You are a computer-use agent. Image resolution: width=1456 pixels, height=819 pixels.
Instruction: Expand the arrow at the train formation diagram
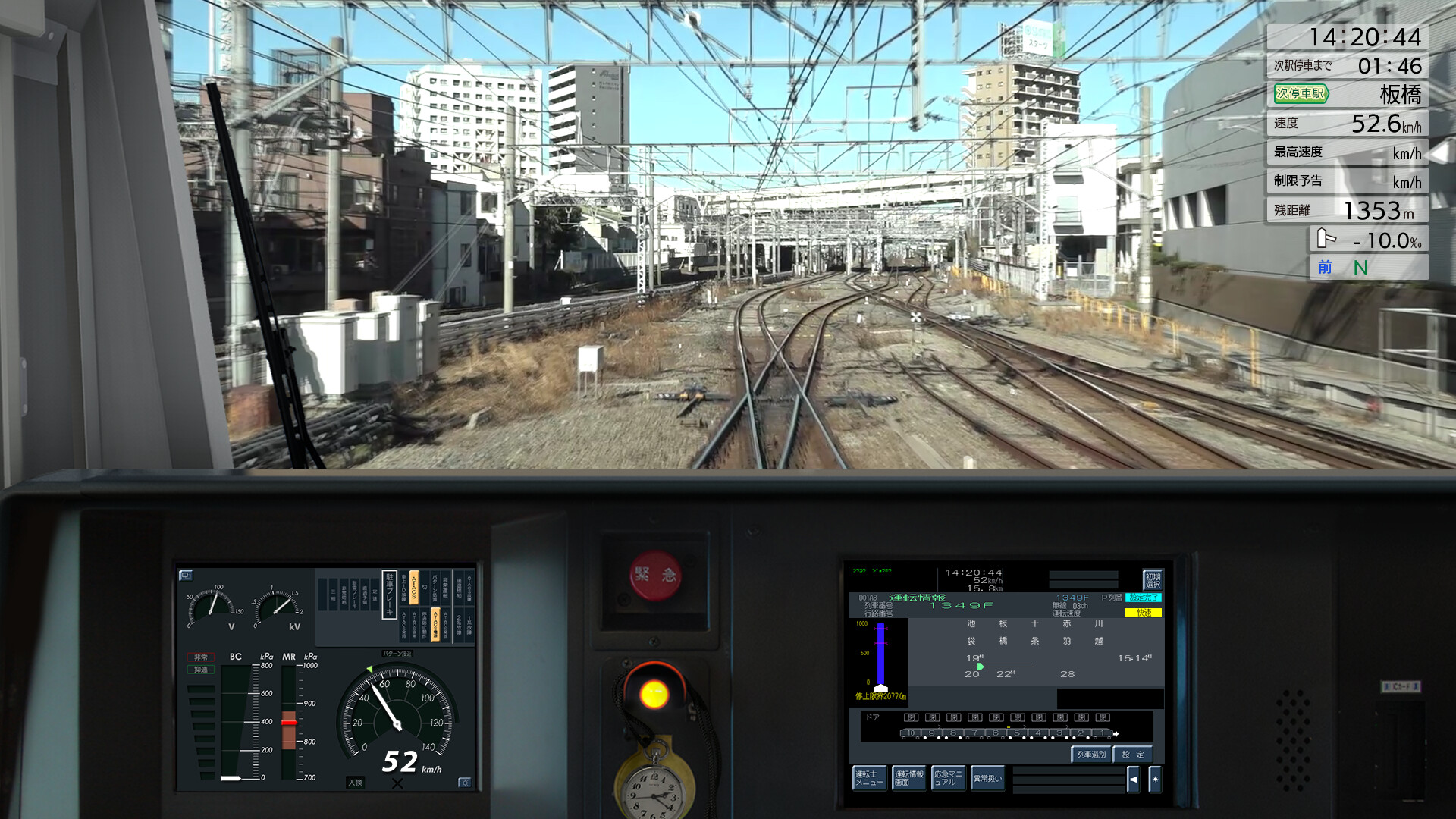[x=1116, y=733]
